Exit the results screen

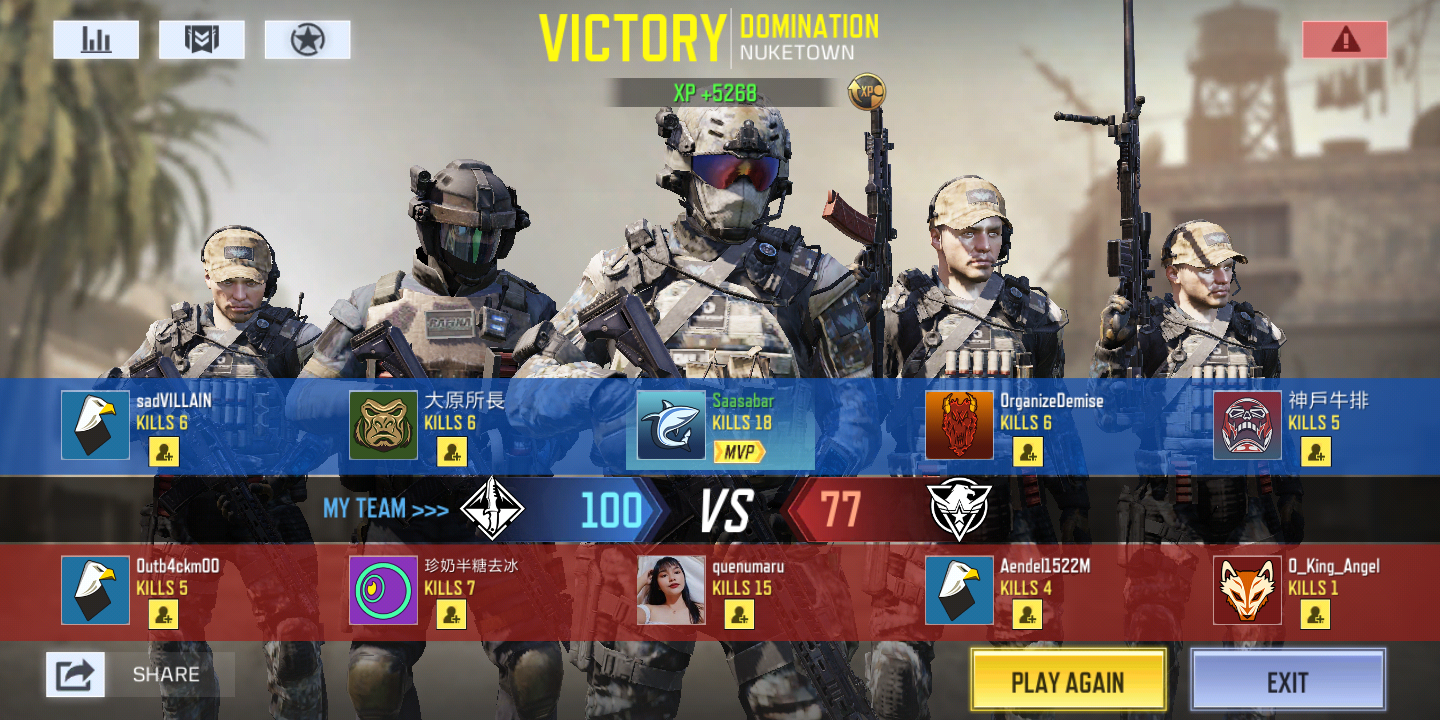[x=1287, y=682]
